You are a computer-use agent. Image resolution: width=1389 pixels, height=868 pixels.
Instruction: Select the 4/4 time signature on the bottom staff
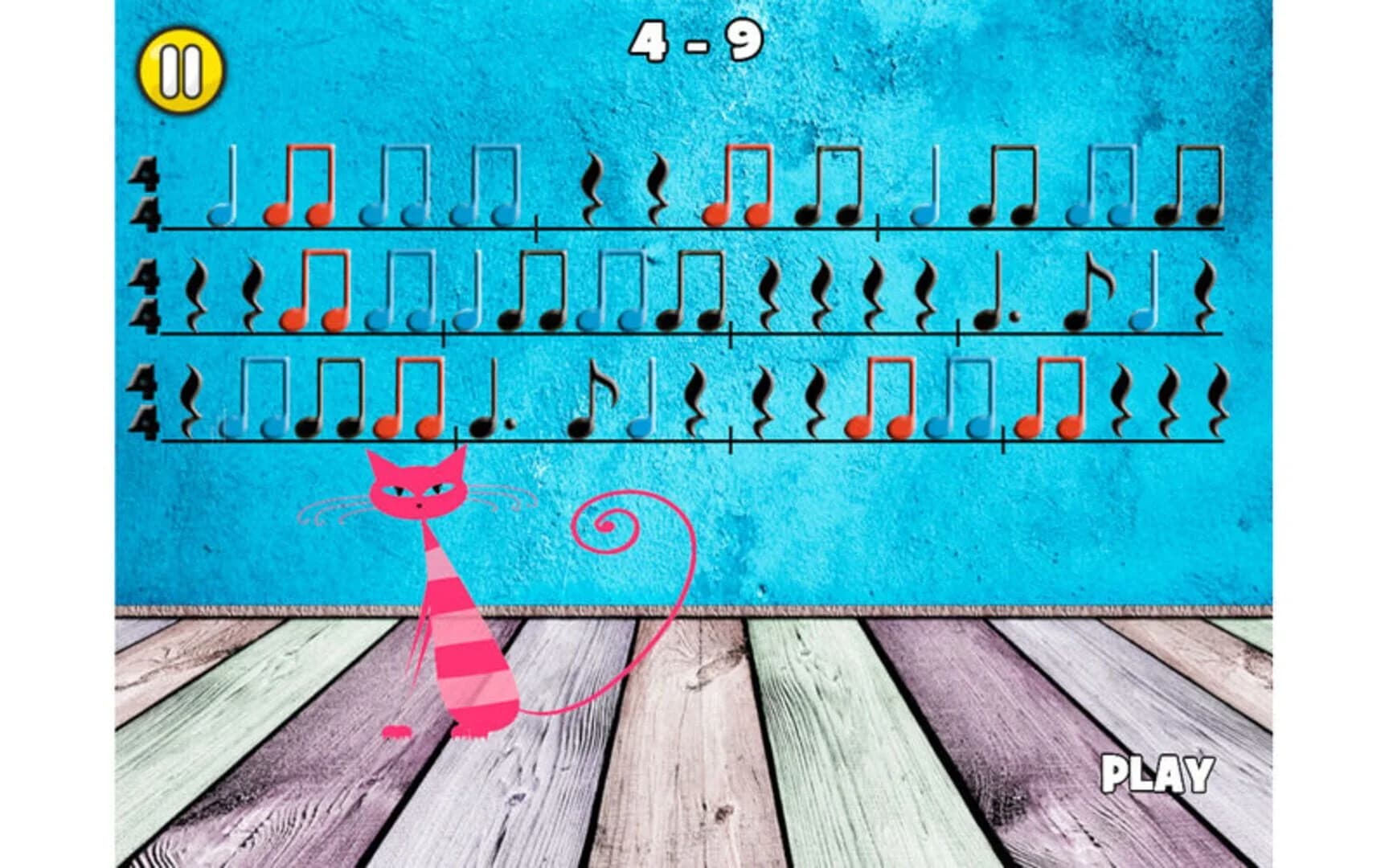point(145,402)
